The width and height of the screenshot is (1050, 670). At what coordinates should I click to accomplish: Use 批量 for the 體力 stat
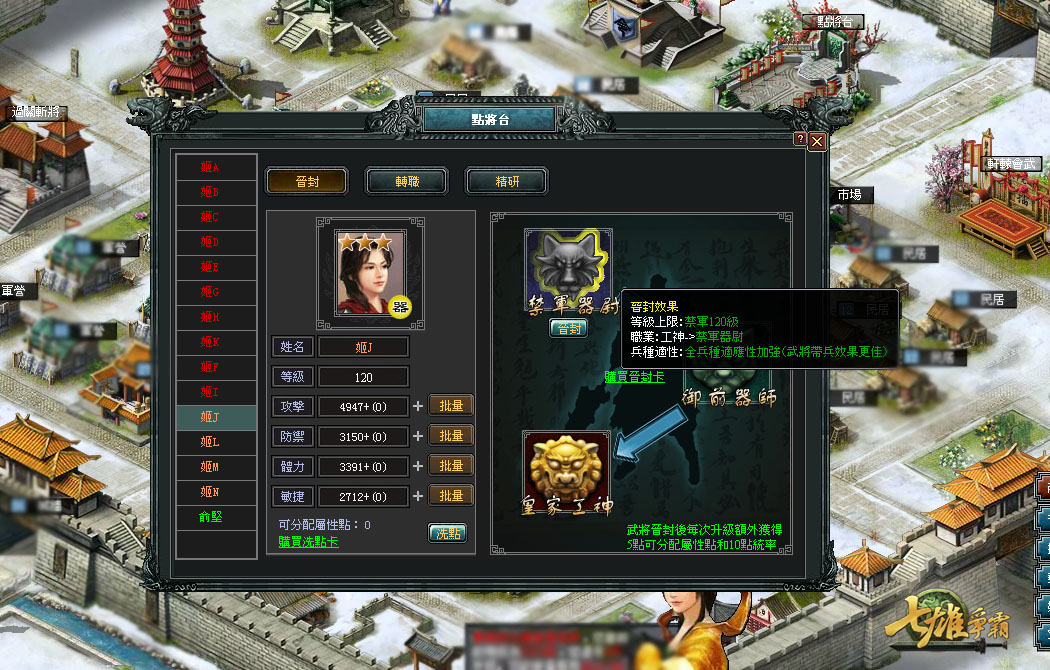451,466
